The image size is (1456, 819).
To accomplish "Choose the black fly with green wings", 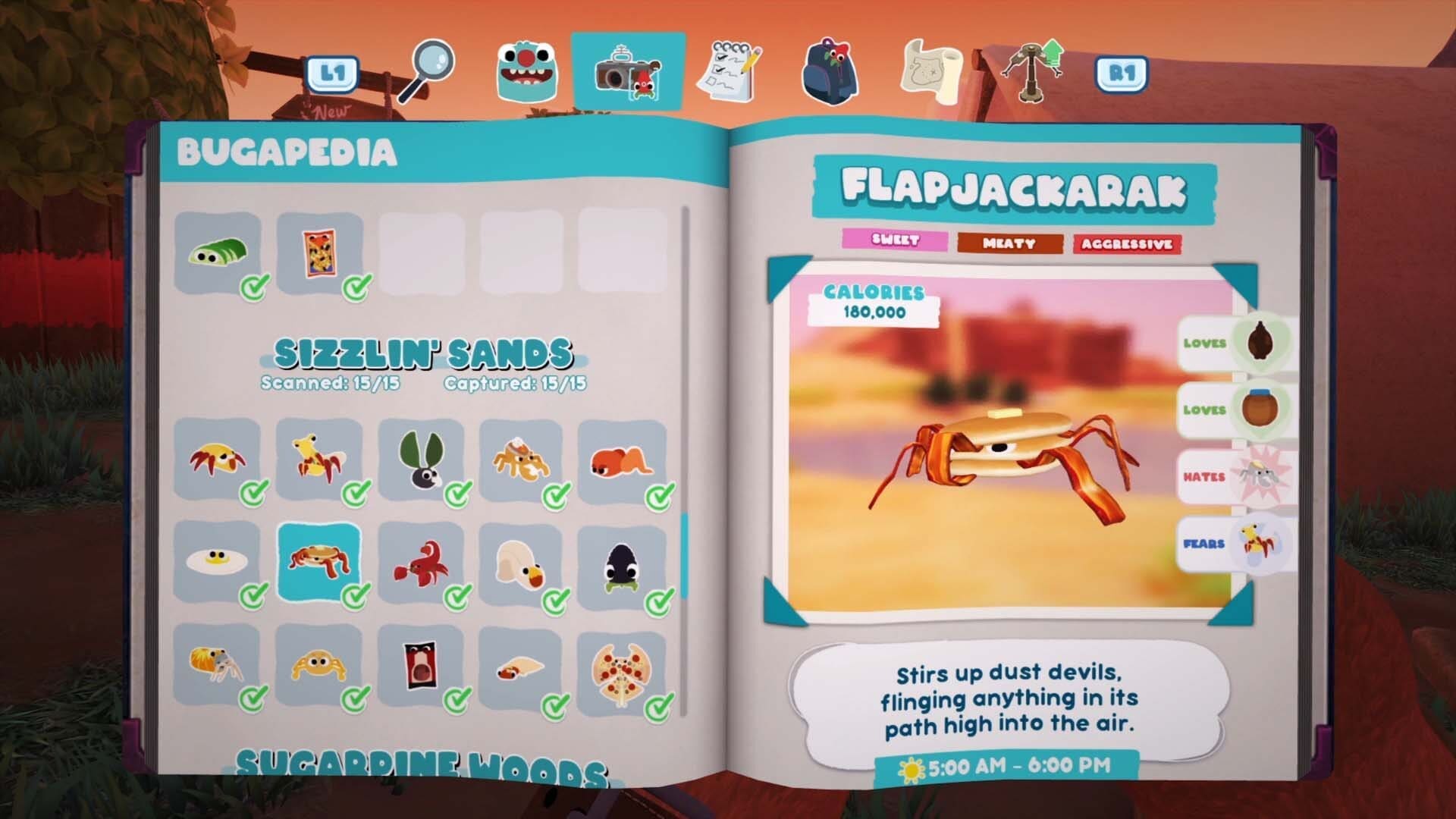I will coord(420,457).
